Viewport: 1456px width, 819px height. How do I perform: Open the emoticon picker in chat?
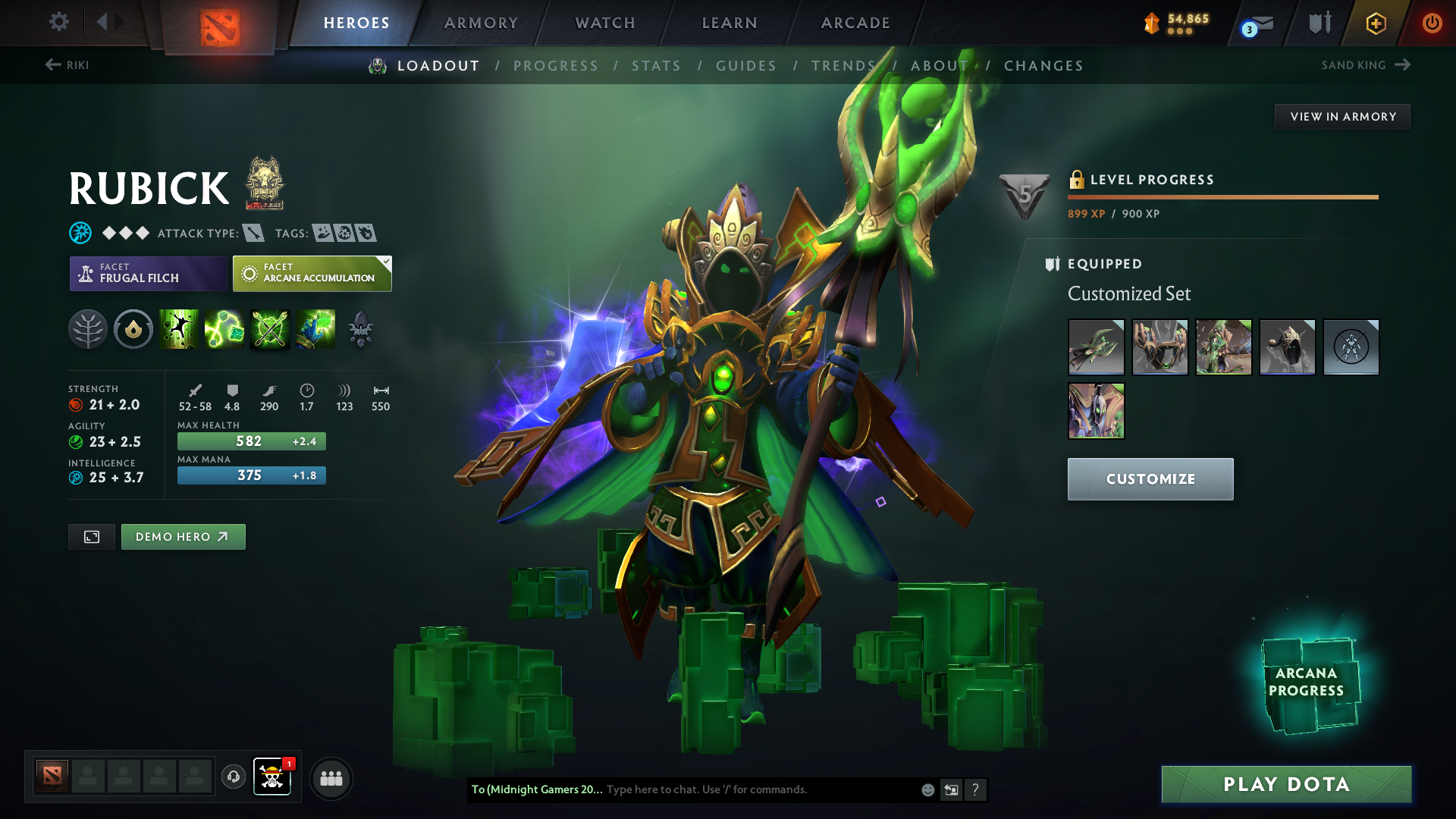coord(927,789)
